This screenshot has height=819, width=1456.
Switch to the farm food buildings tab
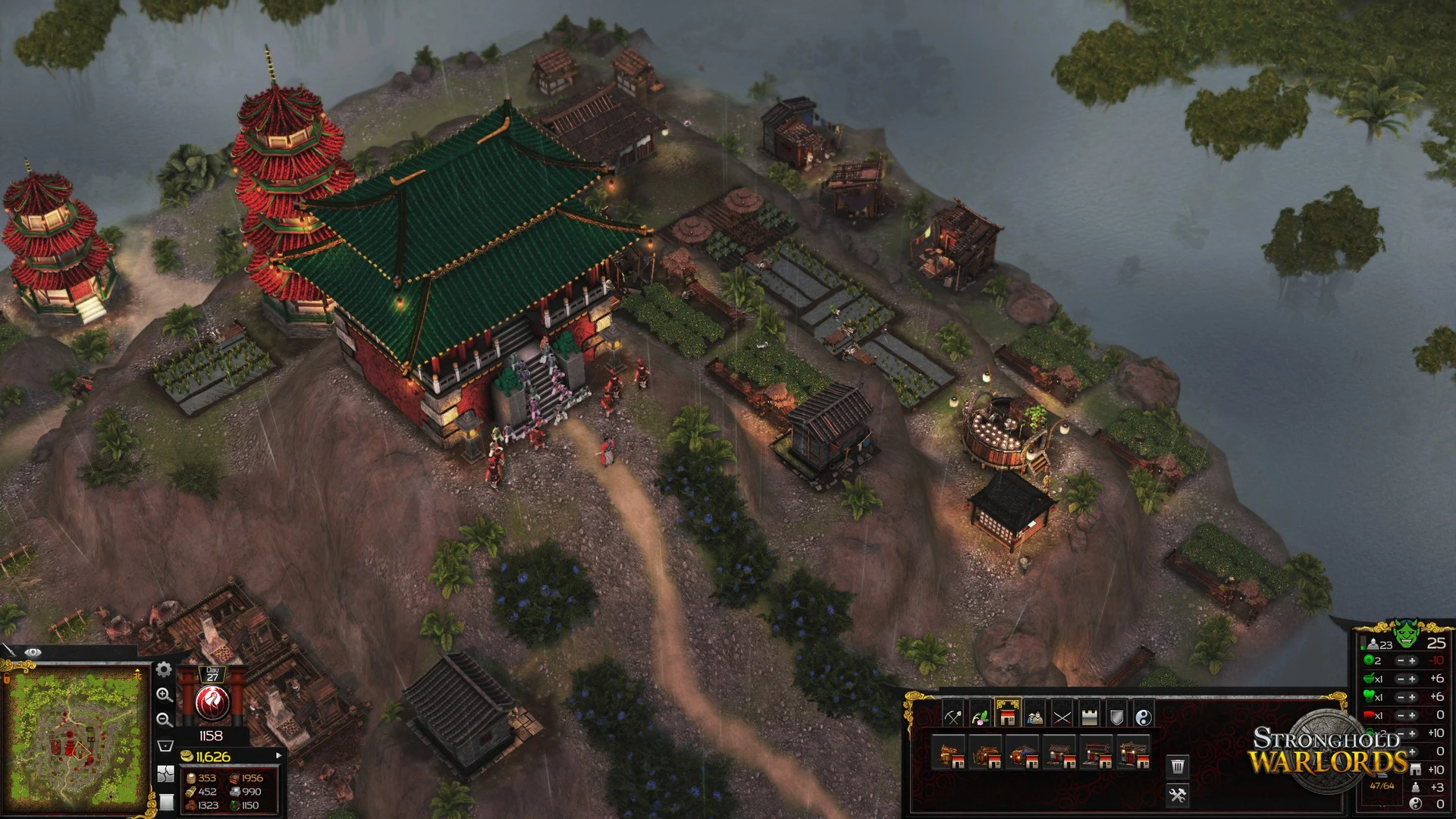coord(980,716)
